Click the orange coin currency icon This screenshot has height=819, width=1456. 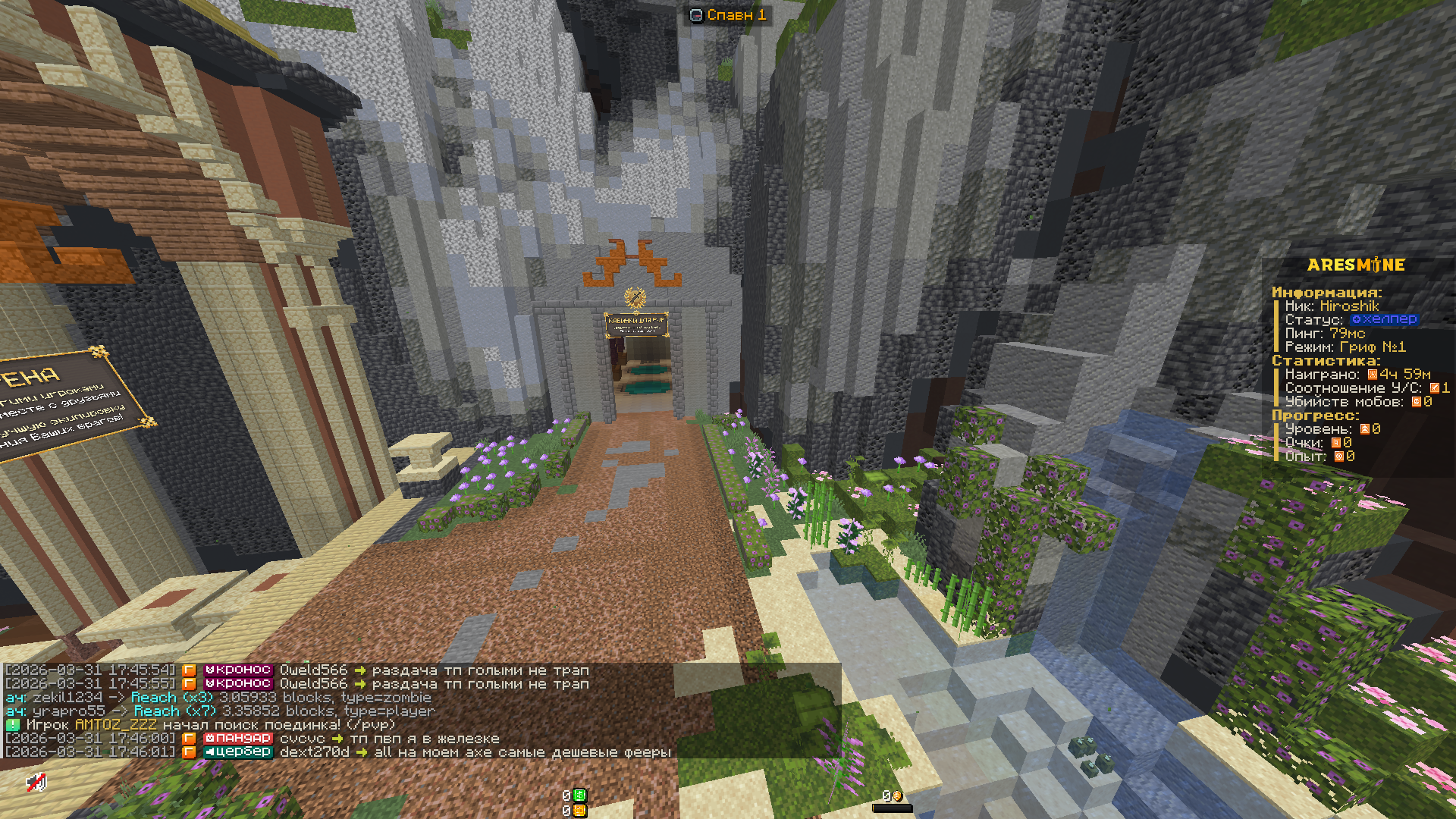[x=579, y=811]
